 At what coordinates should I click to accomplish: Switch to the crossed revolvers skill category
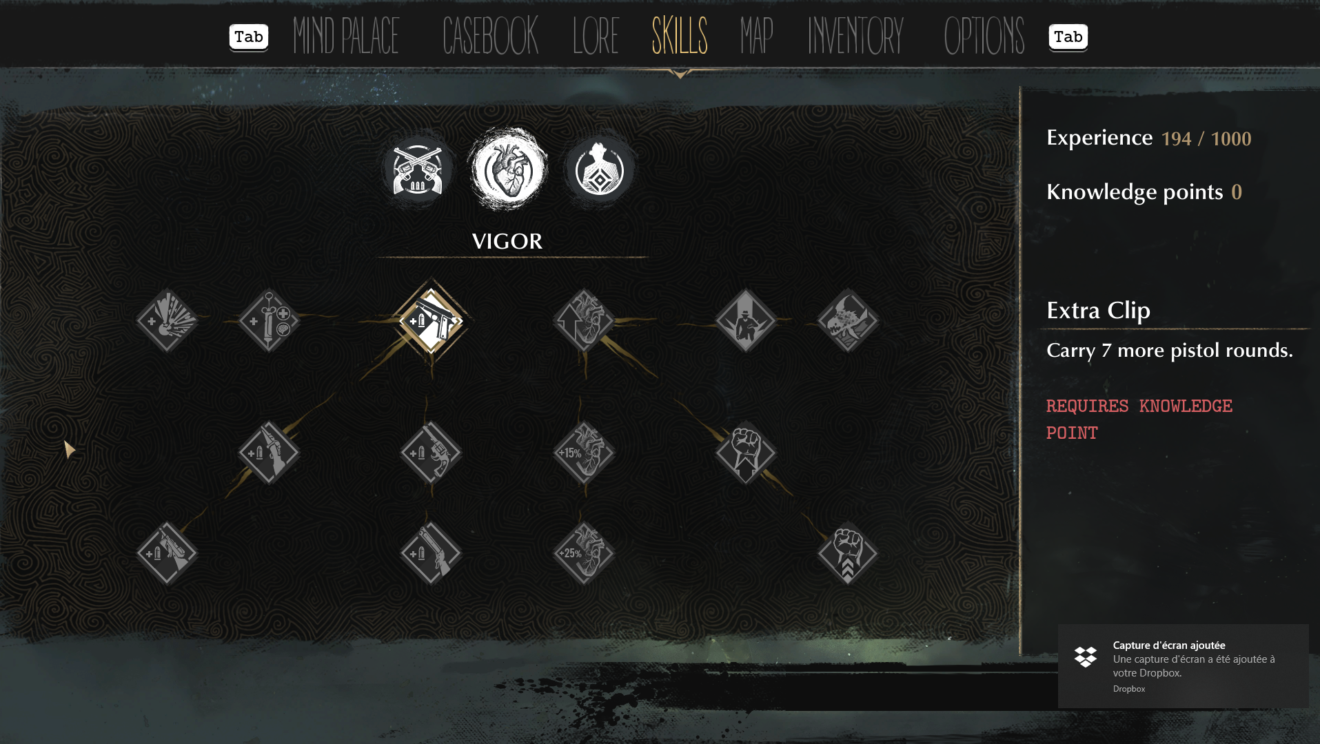418,169
